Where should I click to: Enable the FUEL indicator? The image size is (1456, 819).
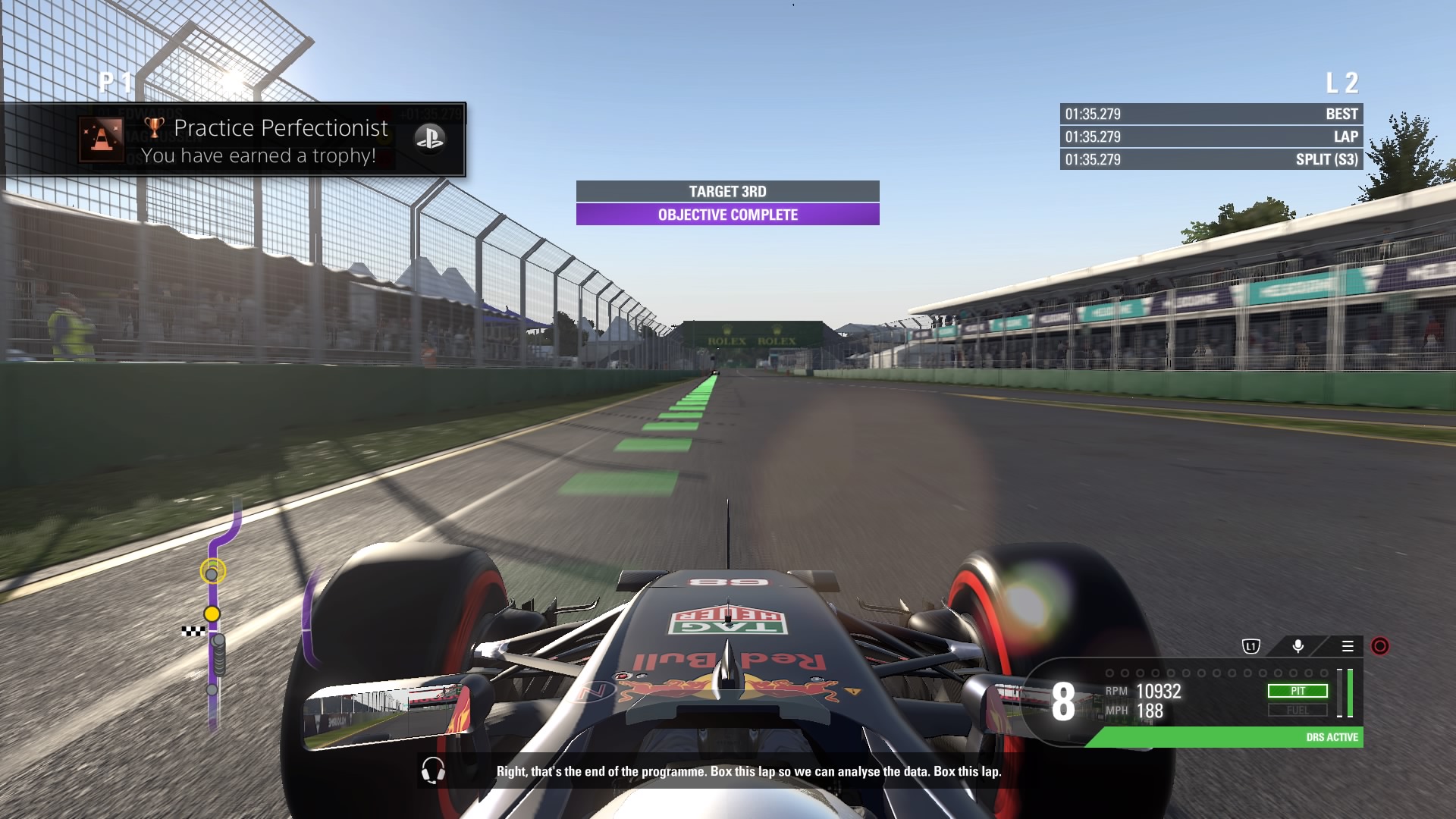[x=1299, y=711]
